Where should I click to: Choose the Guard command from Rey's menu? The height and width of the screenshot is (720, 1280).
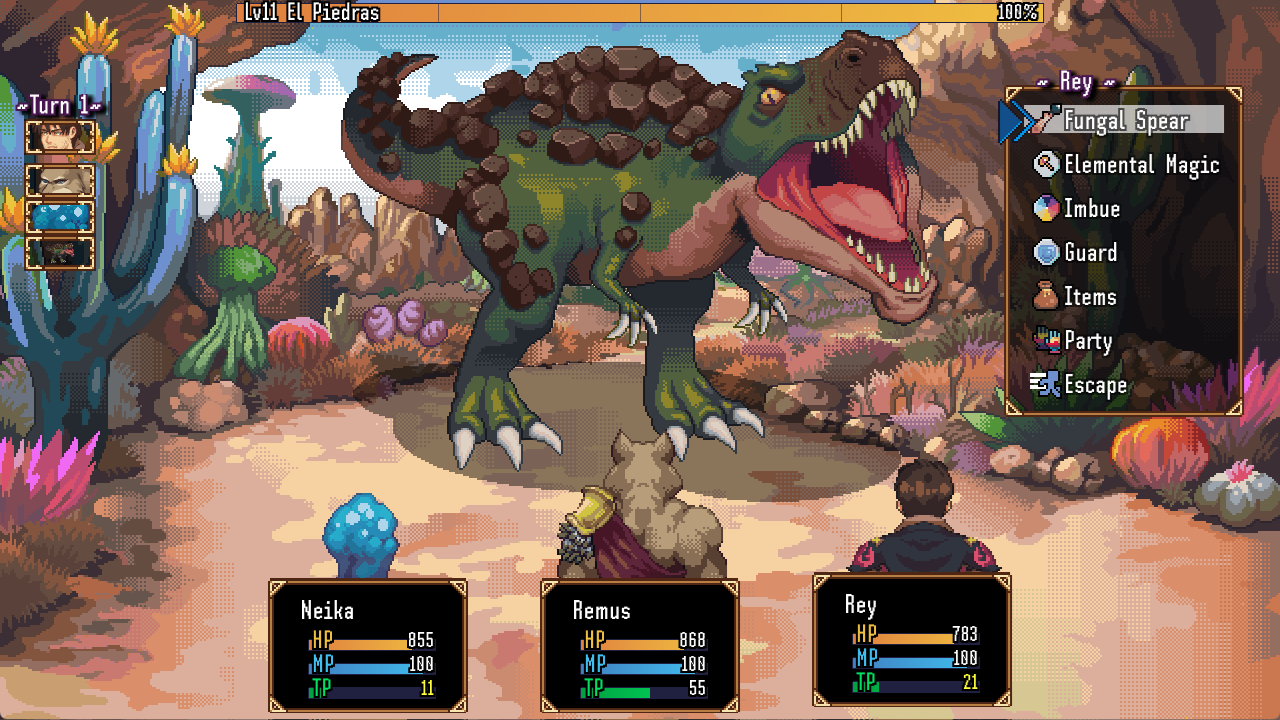click(1092, 253)
